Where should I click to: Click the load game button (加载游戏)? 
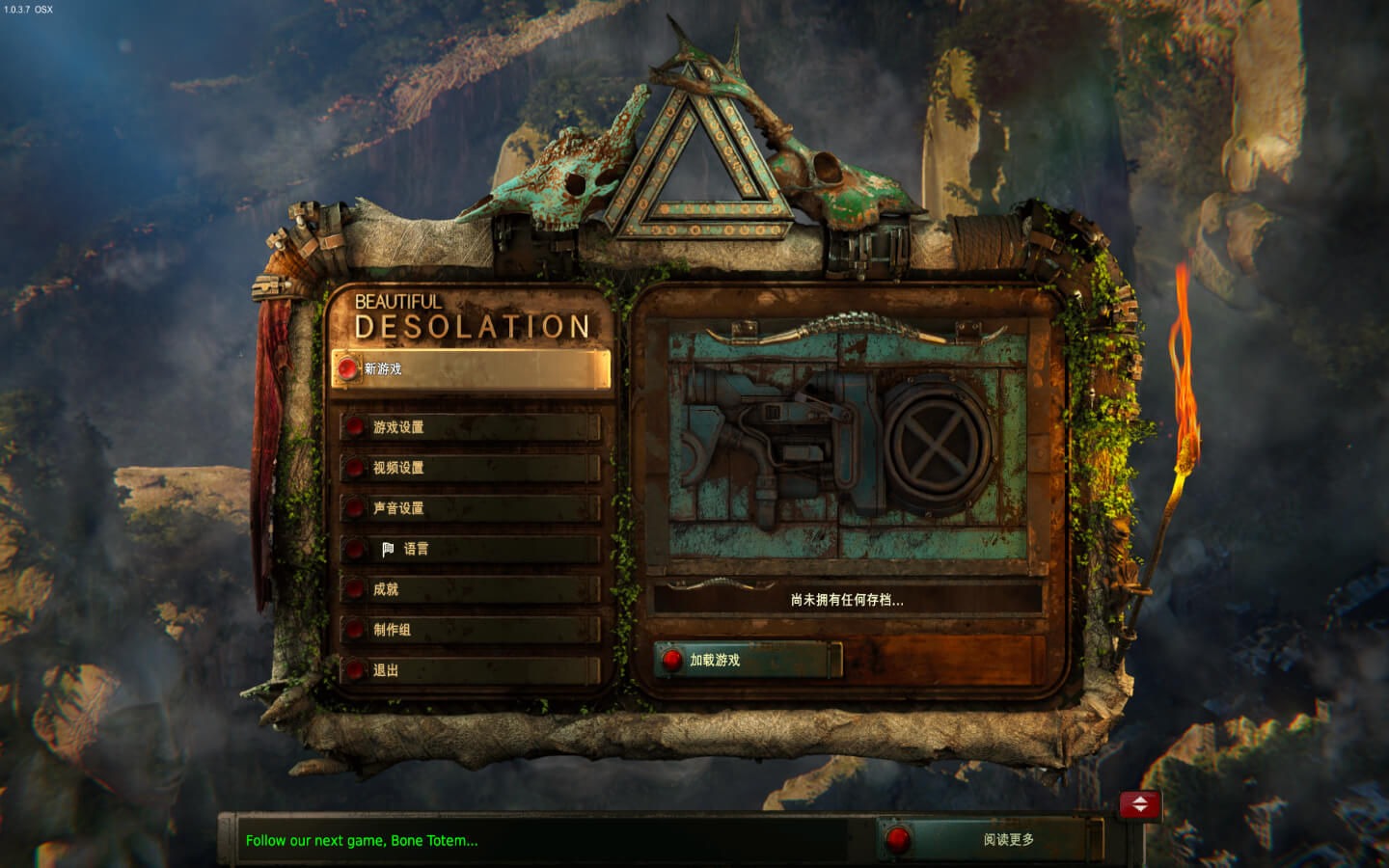click(746, 661)
